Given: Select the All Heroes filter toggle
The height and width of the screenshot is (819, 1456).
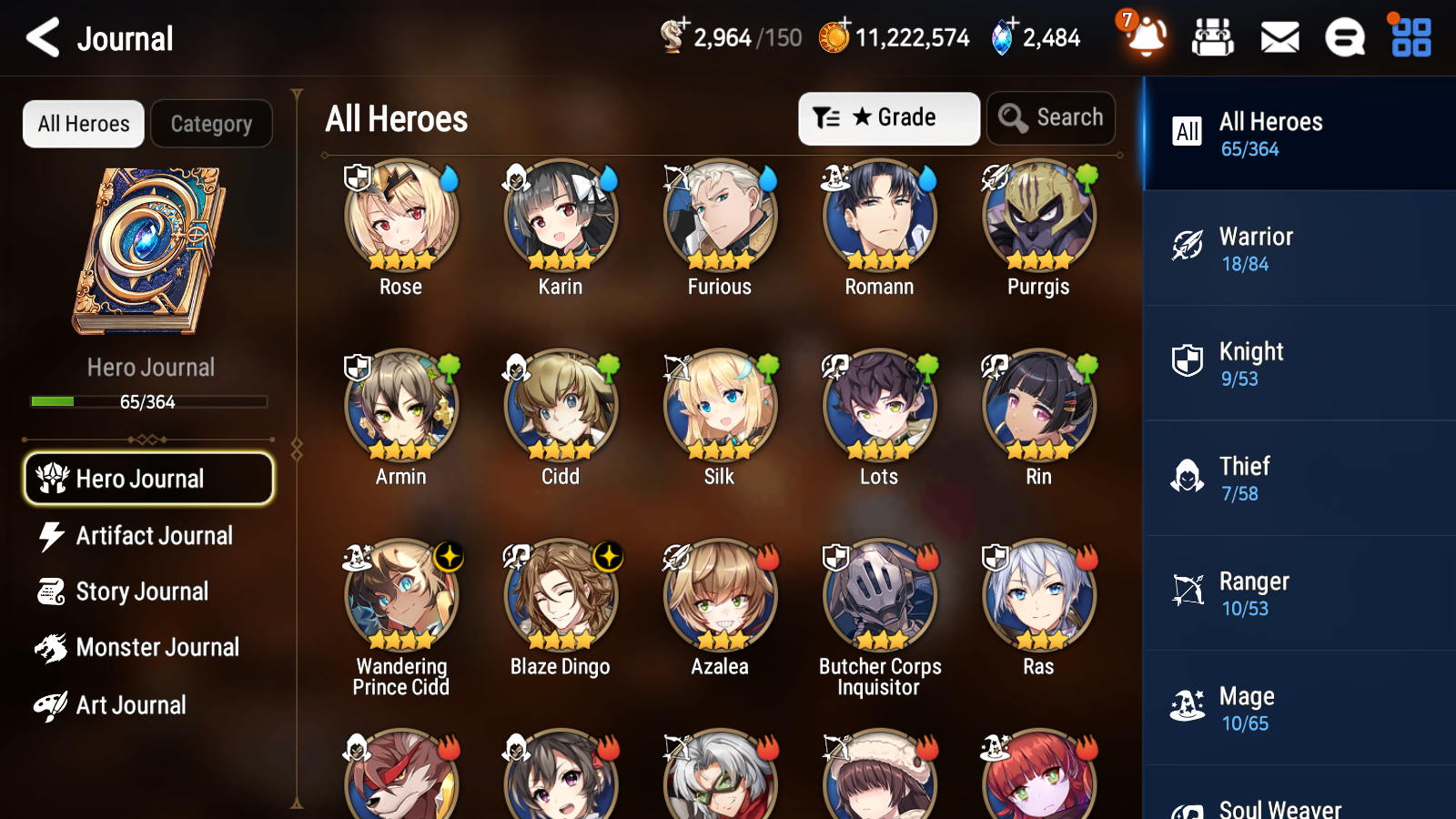Looking at the screenshot, I should click(x=83, y=124).
